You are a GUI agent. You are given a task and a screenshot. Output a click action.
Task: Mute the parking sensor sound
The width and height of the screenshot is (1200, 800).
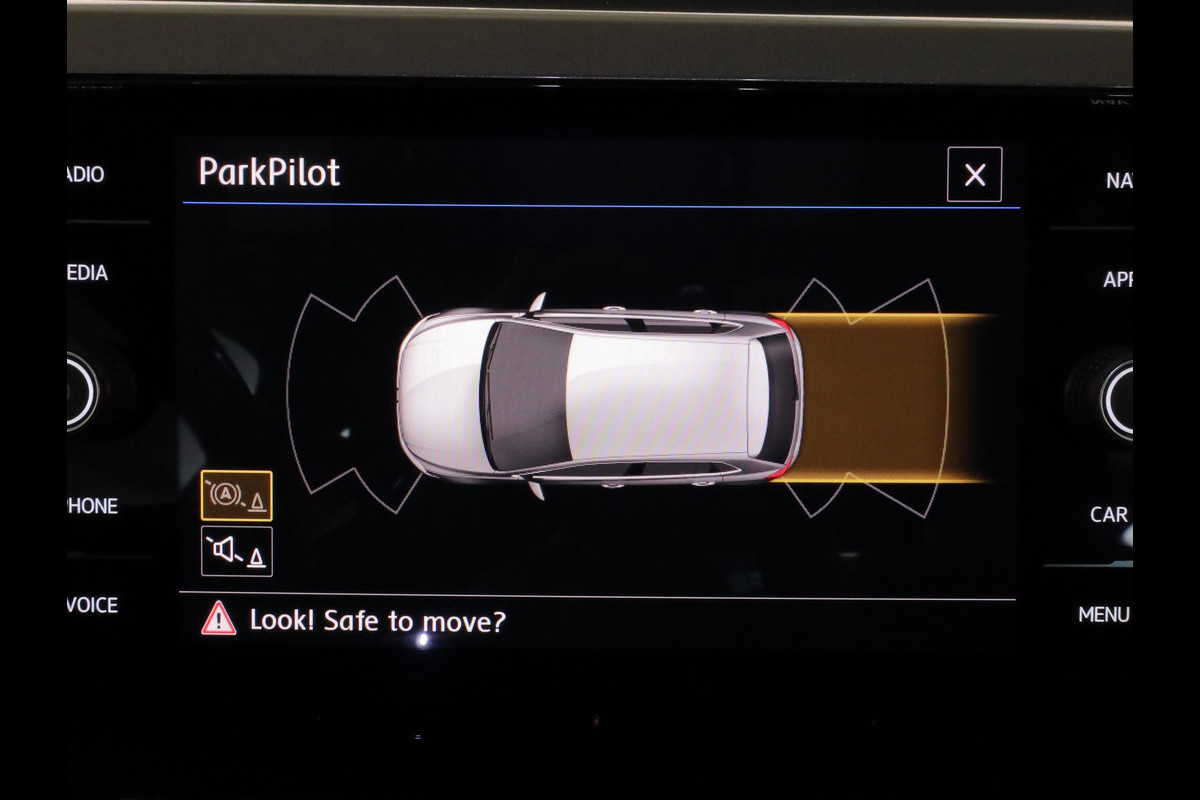coord(236,551)
